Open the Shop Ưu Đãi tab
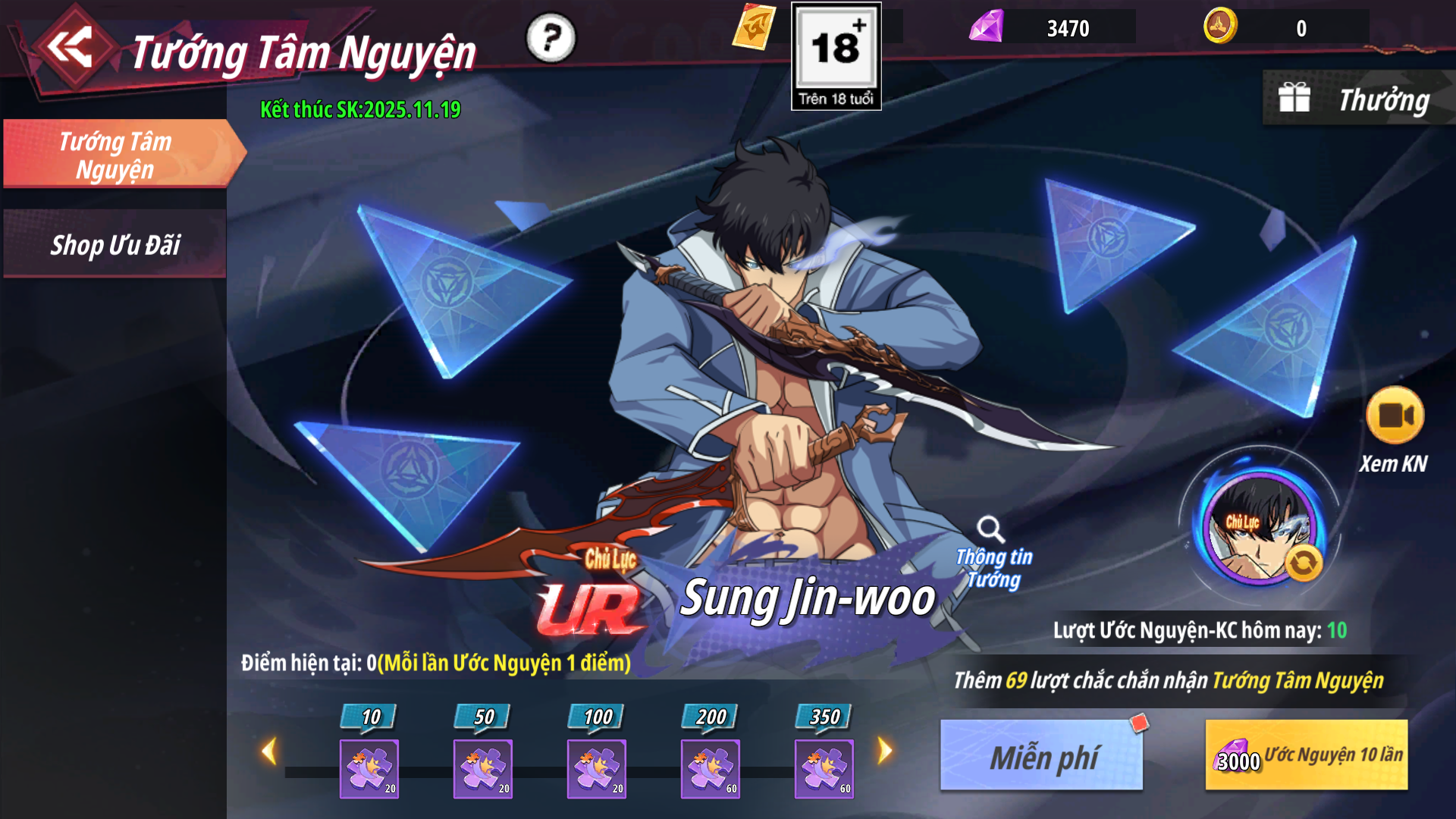Image resolution: width=1456 pixels, height=819 pixels. 115,245
